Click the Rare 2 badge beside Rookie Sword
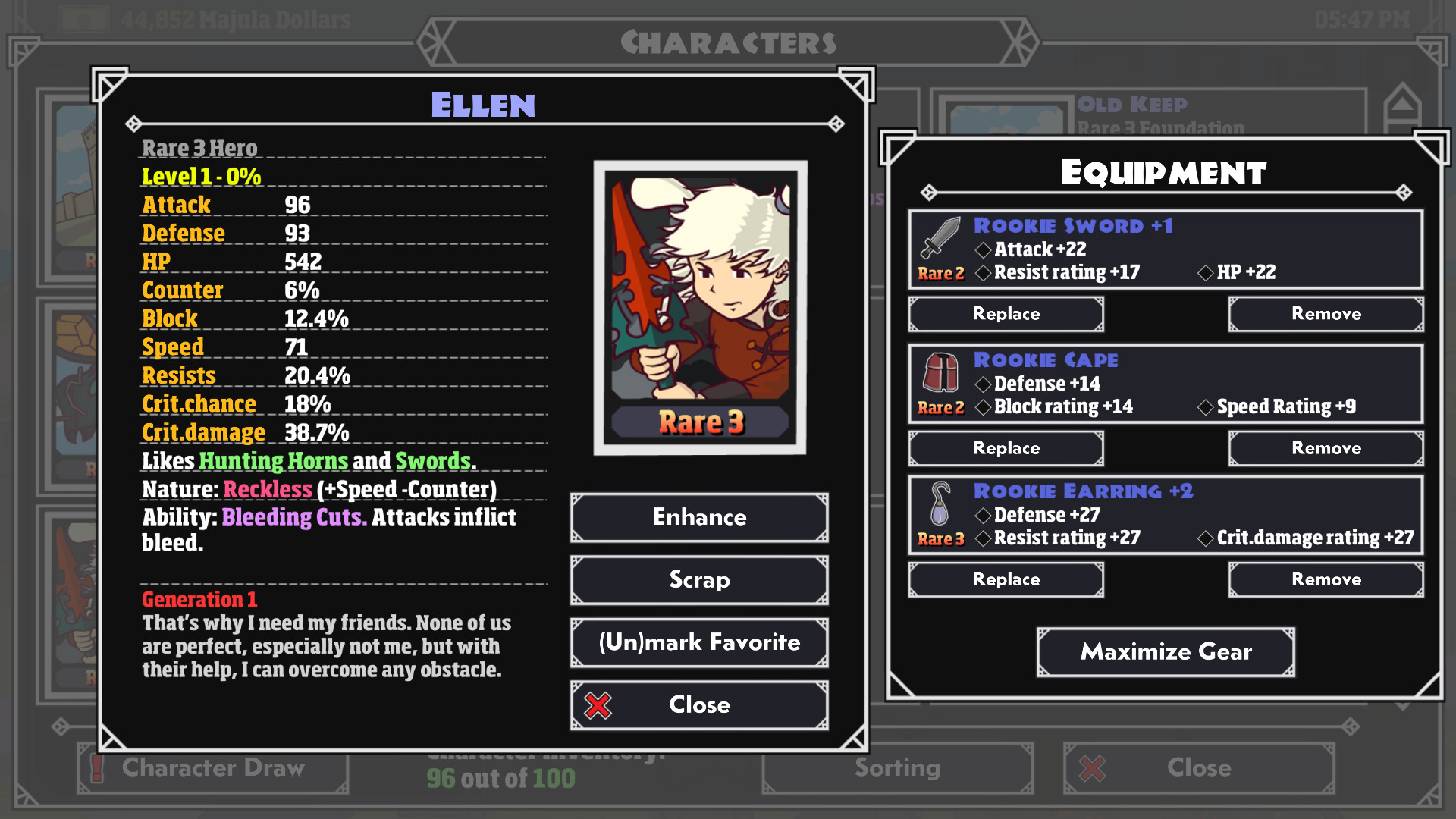Image resolution: width=1456 pixels, height=819 pixels. point(940,274)
